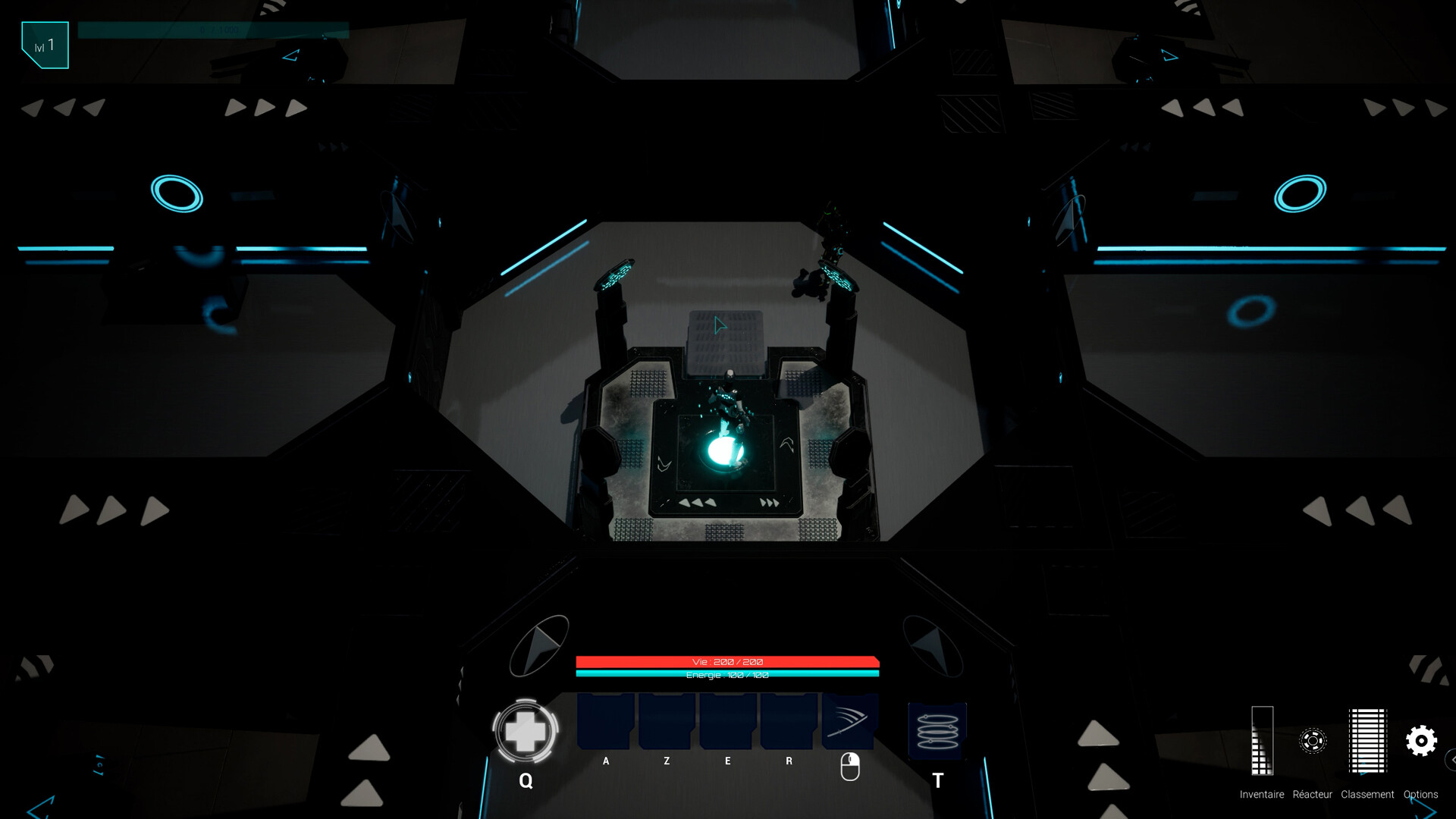
Task: Click the red Vie 200/200 health bar
Action: click(728, 661)
